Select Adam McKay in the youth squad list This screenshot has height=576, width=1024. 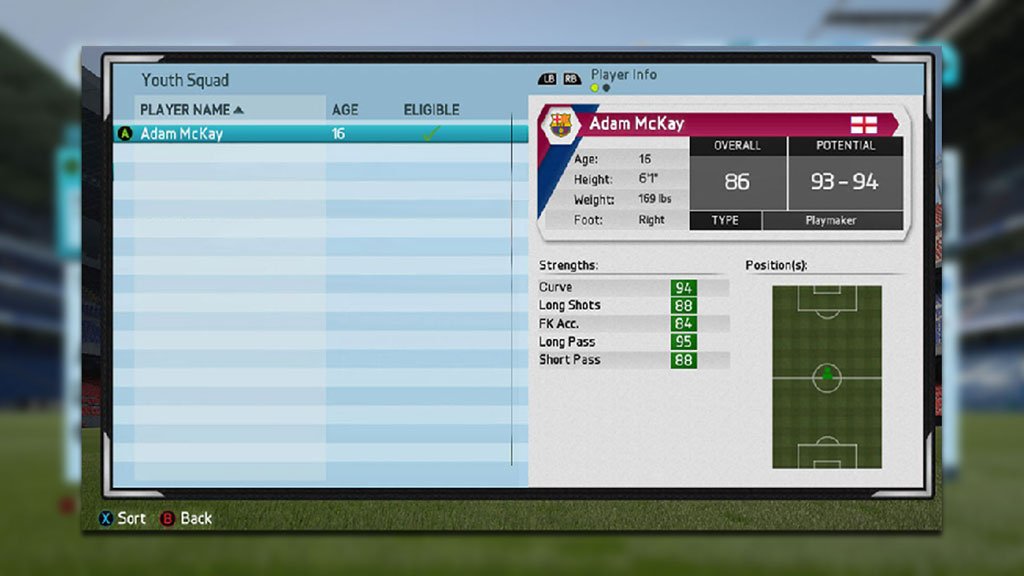click(x=182, y=134)
